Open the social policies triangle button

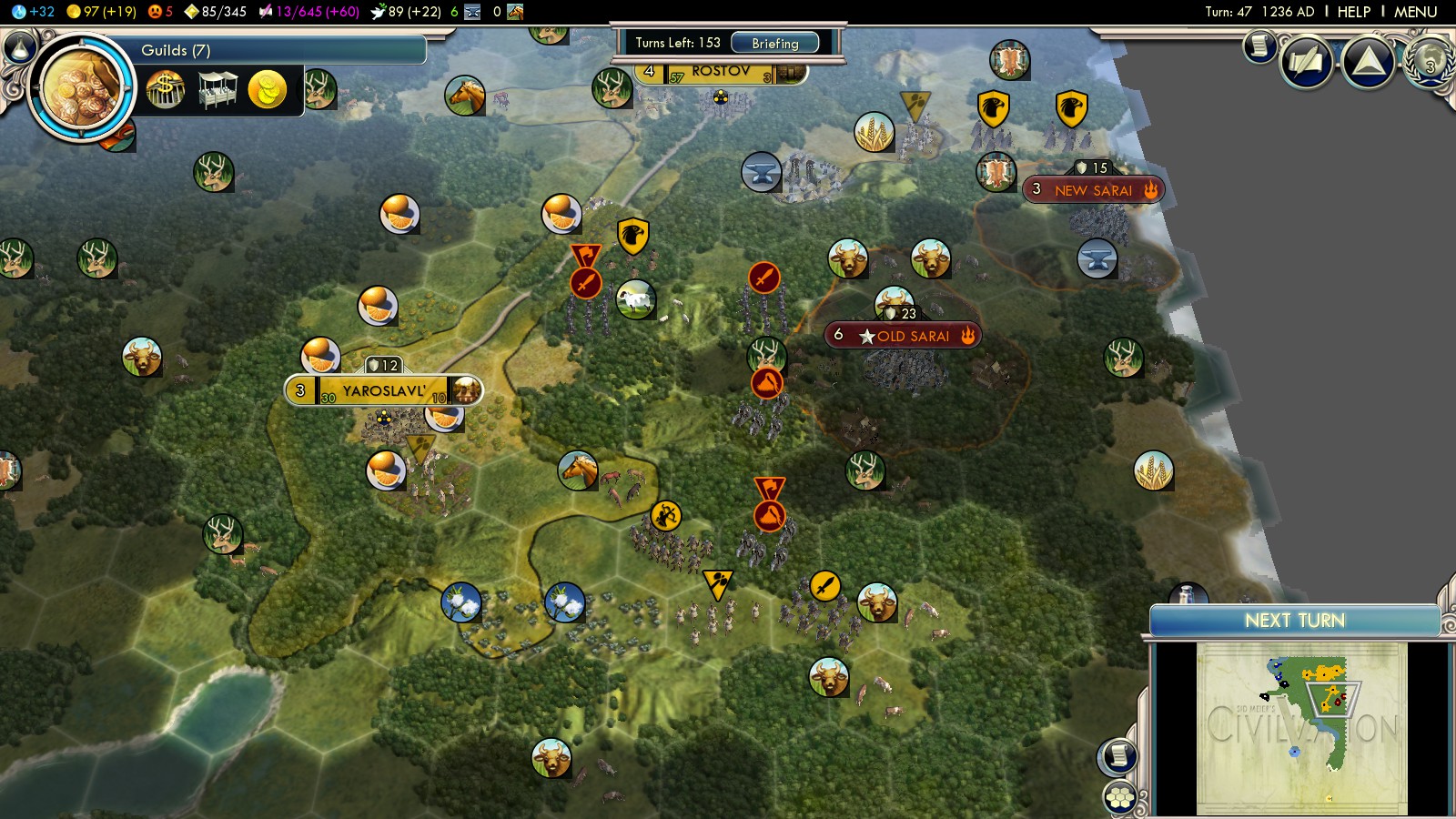click(1369, 62)
